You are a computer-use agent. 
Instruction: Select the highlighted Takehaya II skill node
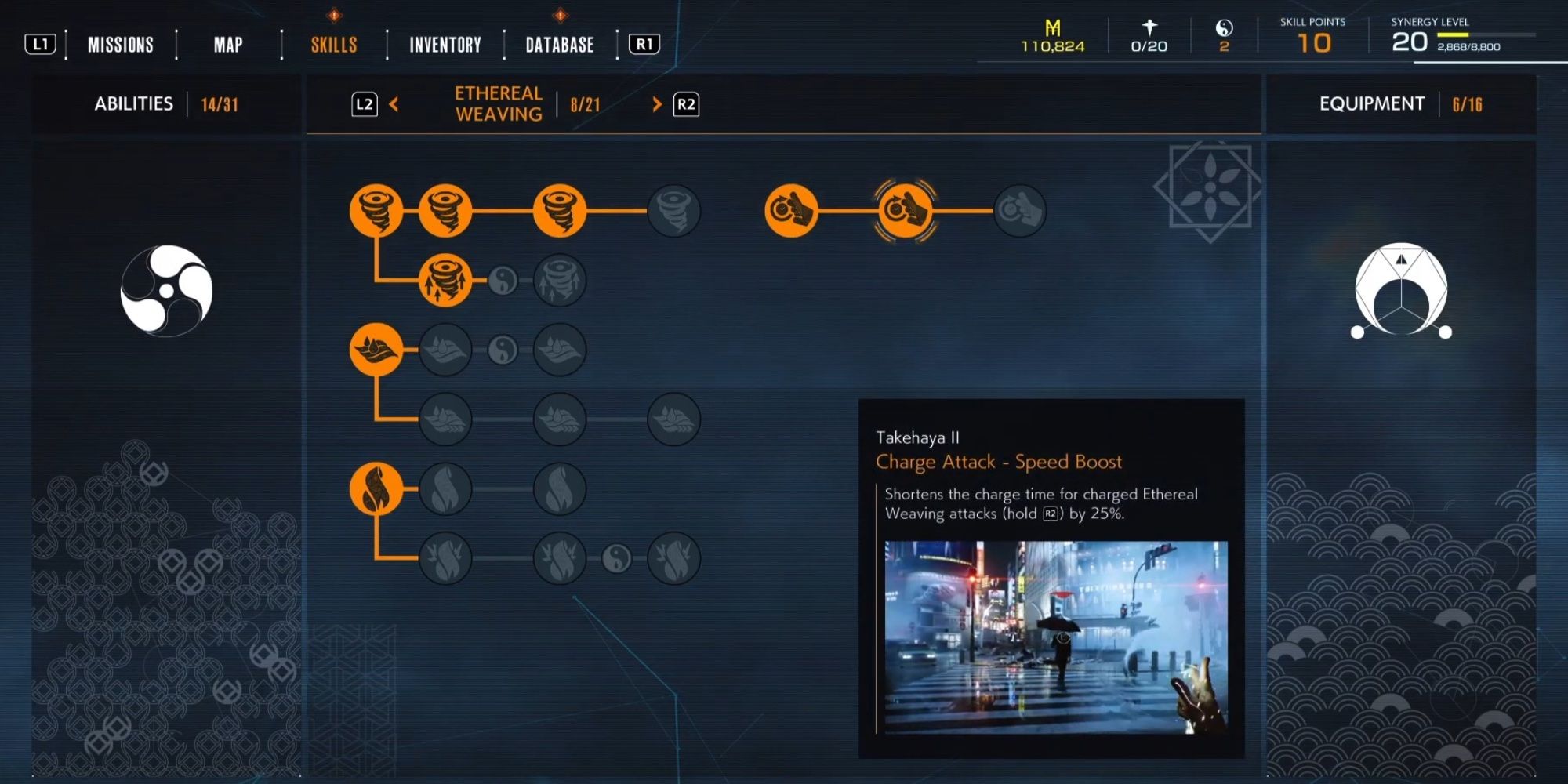click(906, 210)
